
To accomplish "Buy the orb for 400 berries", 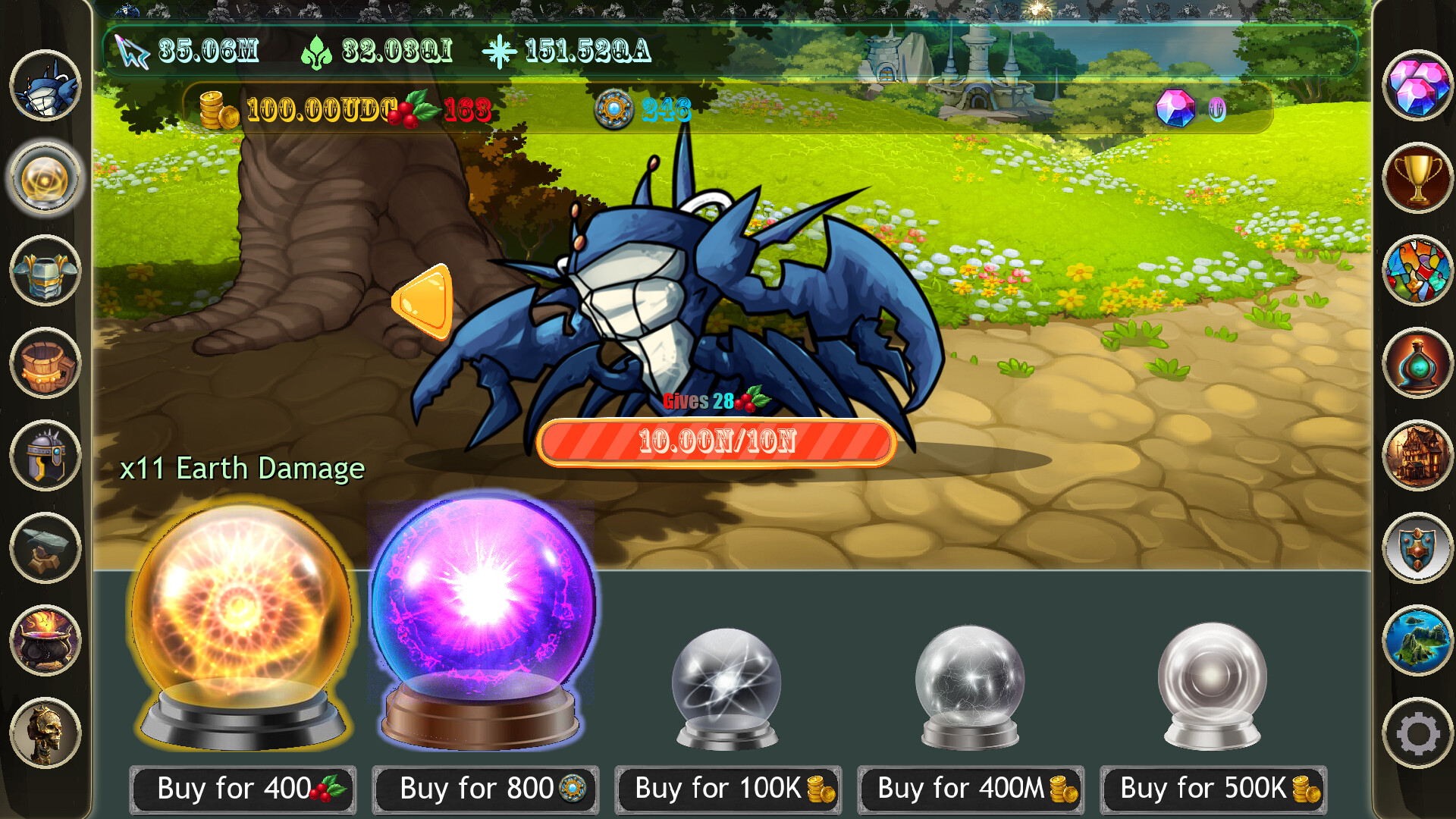I will (243, 789).
